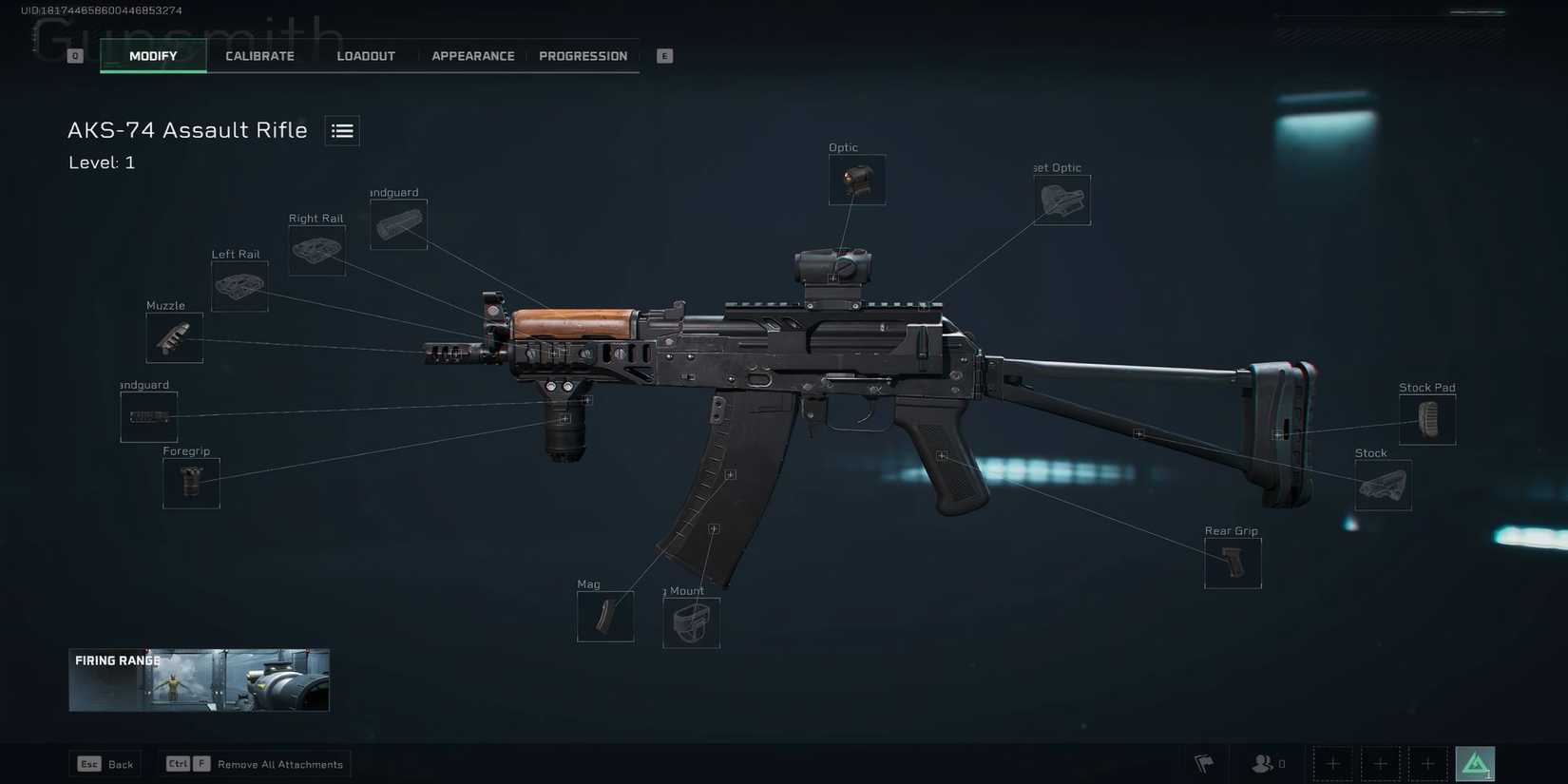Select the Muzzle attachment icon
Image resolution: width=1568 pixels, height=784 pixels.
point(174,337)
